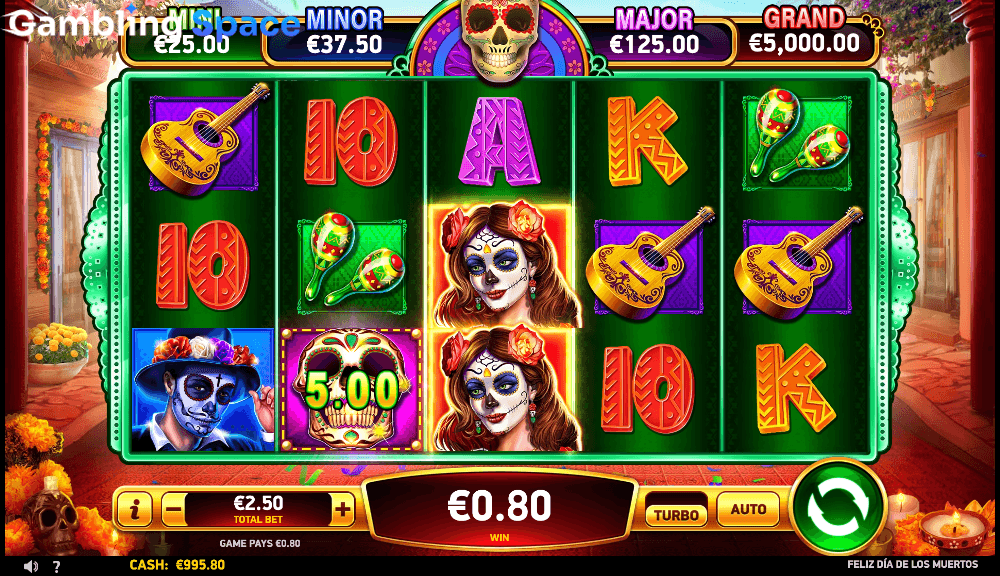Activate Turbo mode
The image size is (1000, 576).
tap(676, 514)
